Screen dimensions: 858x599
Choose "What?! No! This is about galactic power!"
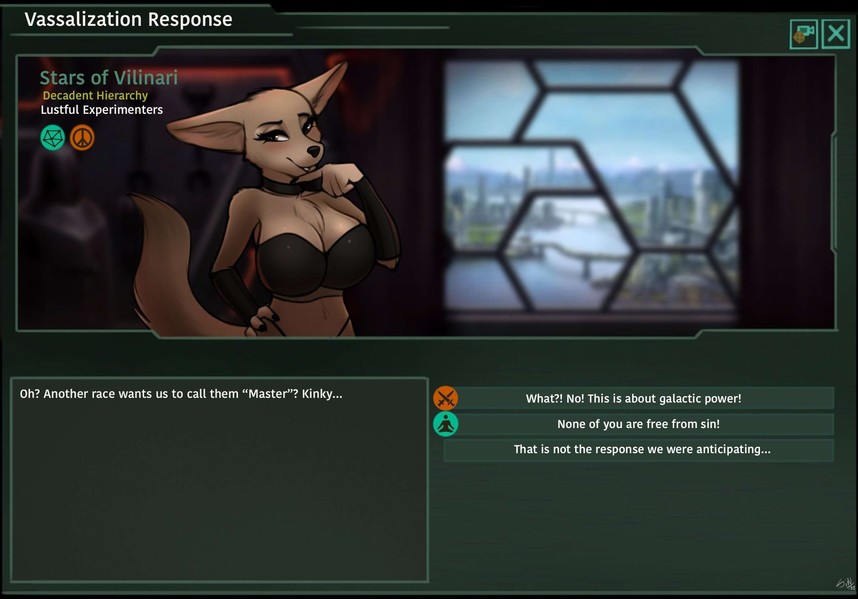coord(633,398)
